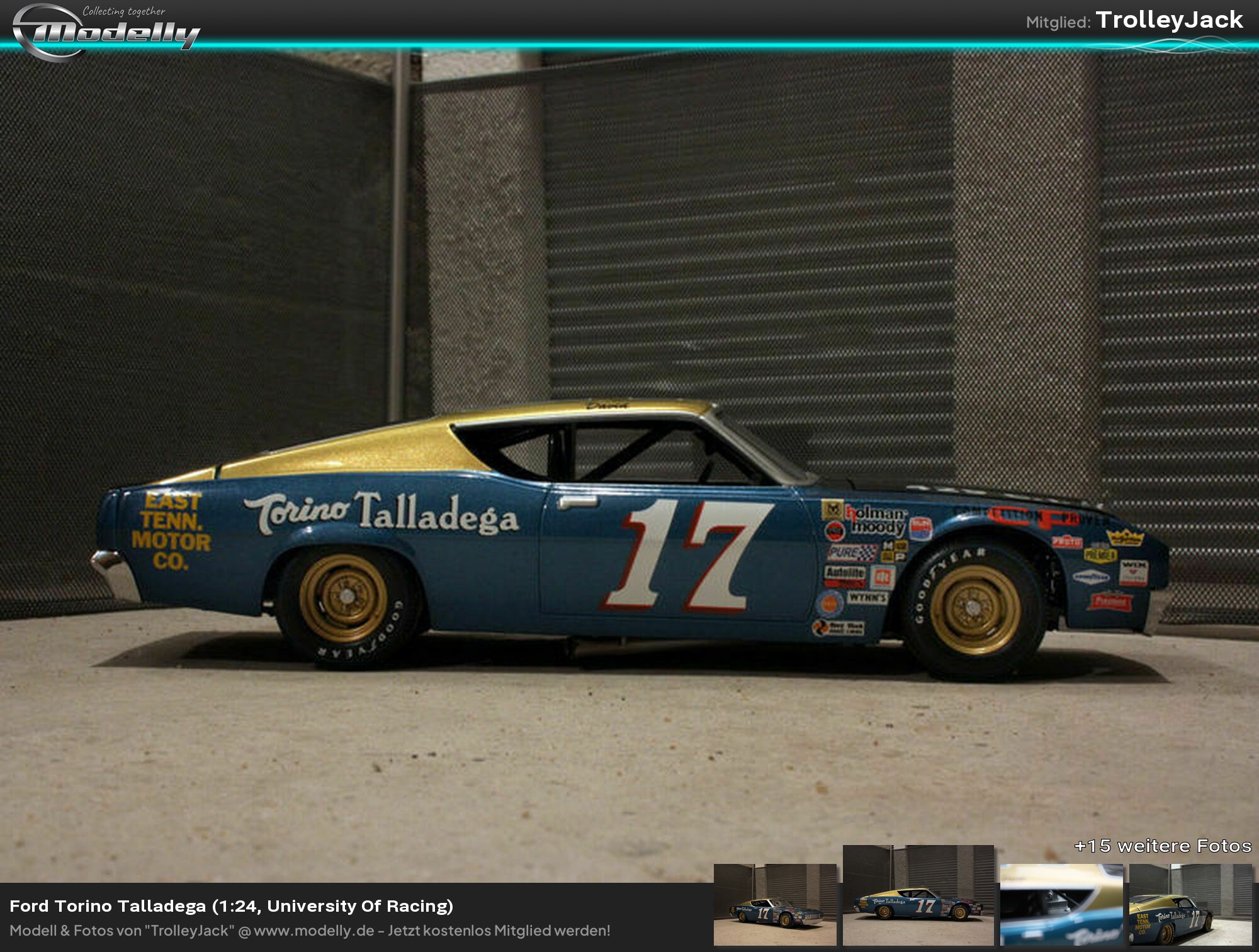Select the front three-quarter view car thumbnail

(775, 905)
